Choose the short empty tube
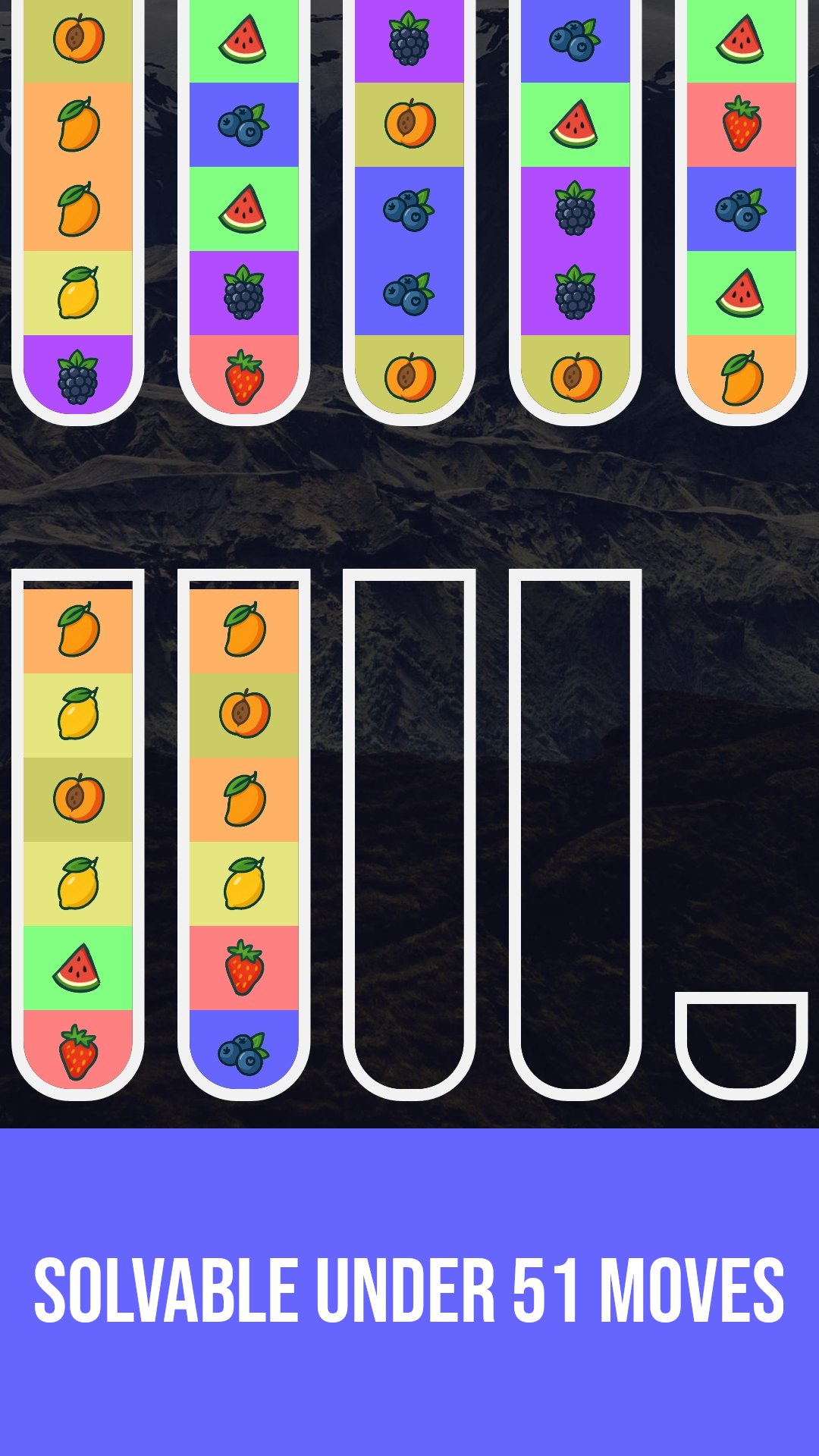Screen dimensions: 819x1456 [741, 1045]
